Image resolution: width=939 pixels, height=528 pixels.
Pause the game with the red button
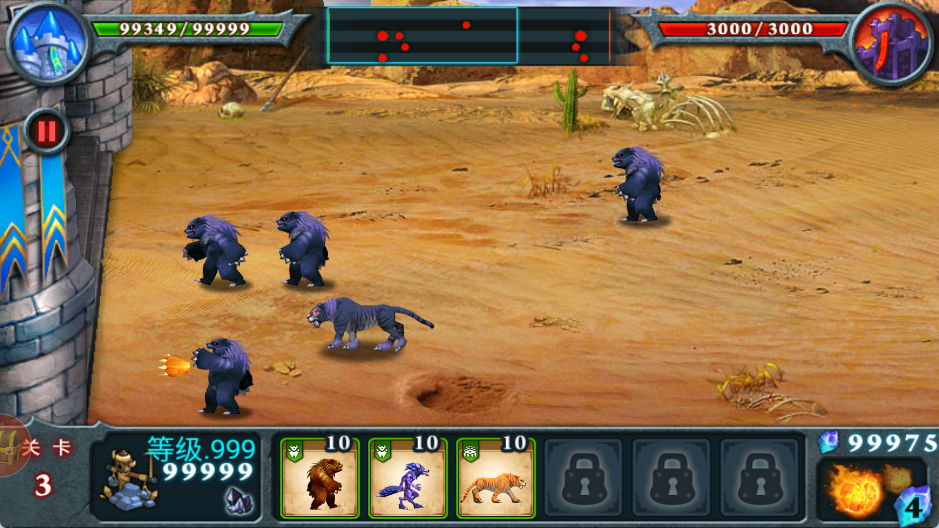click(46, 130)
